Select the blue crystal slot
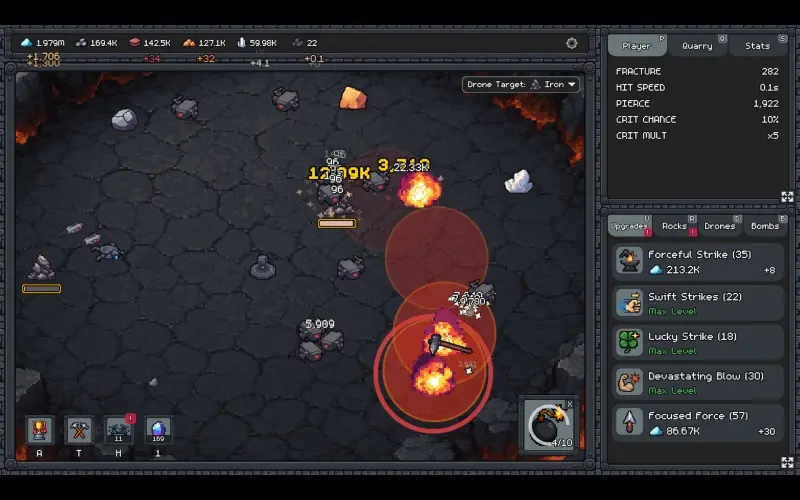This screenshot has height=500, width=800. point(158,430)
